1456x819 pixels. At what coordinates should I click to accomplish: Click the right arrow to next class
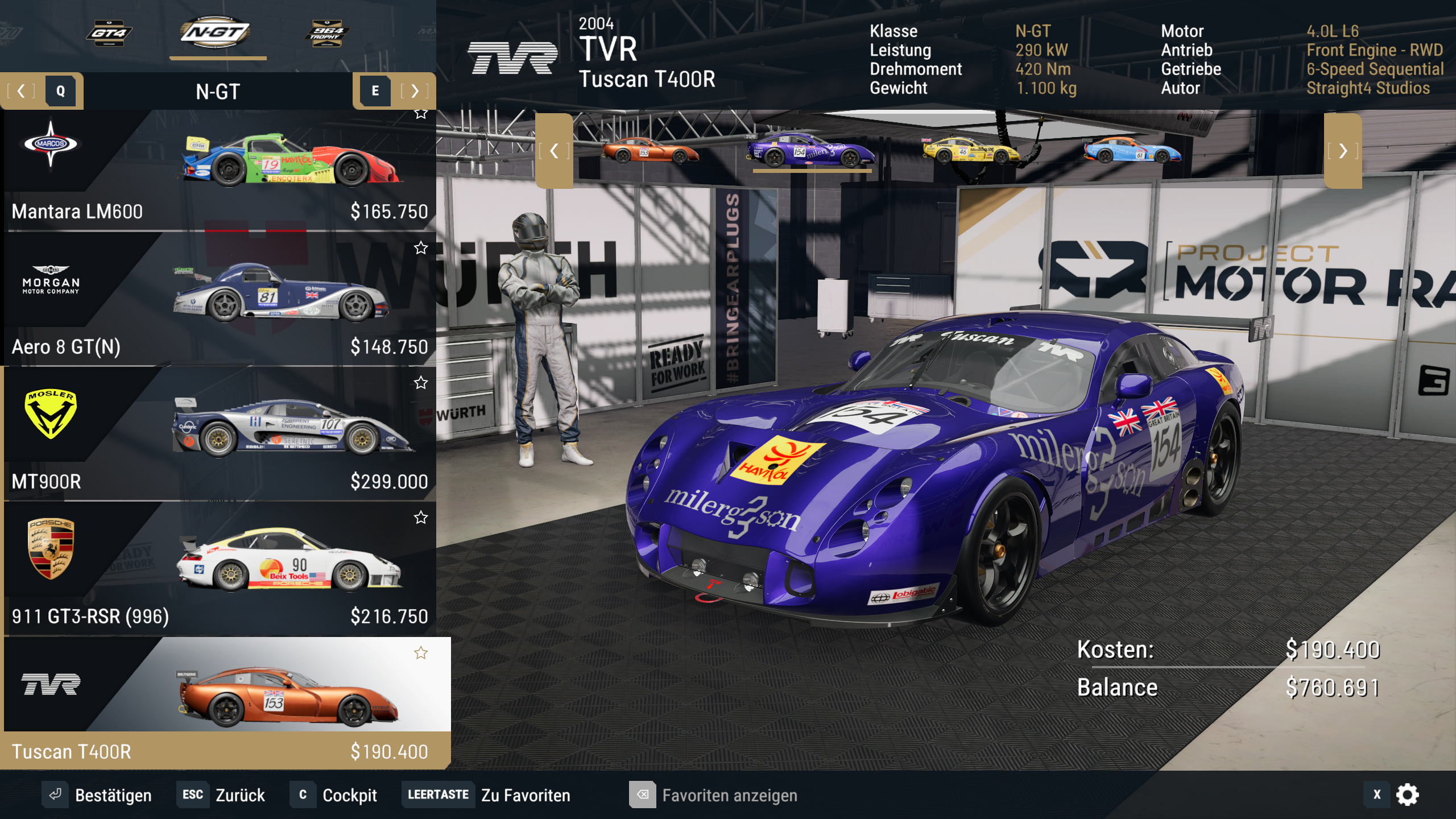pyautogui.click(x=415, y=91)
